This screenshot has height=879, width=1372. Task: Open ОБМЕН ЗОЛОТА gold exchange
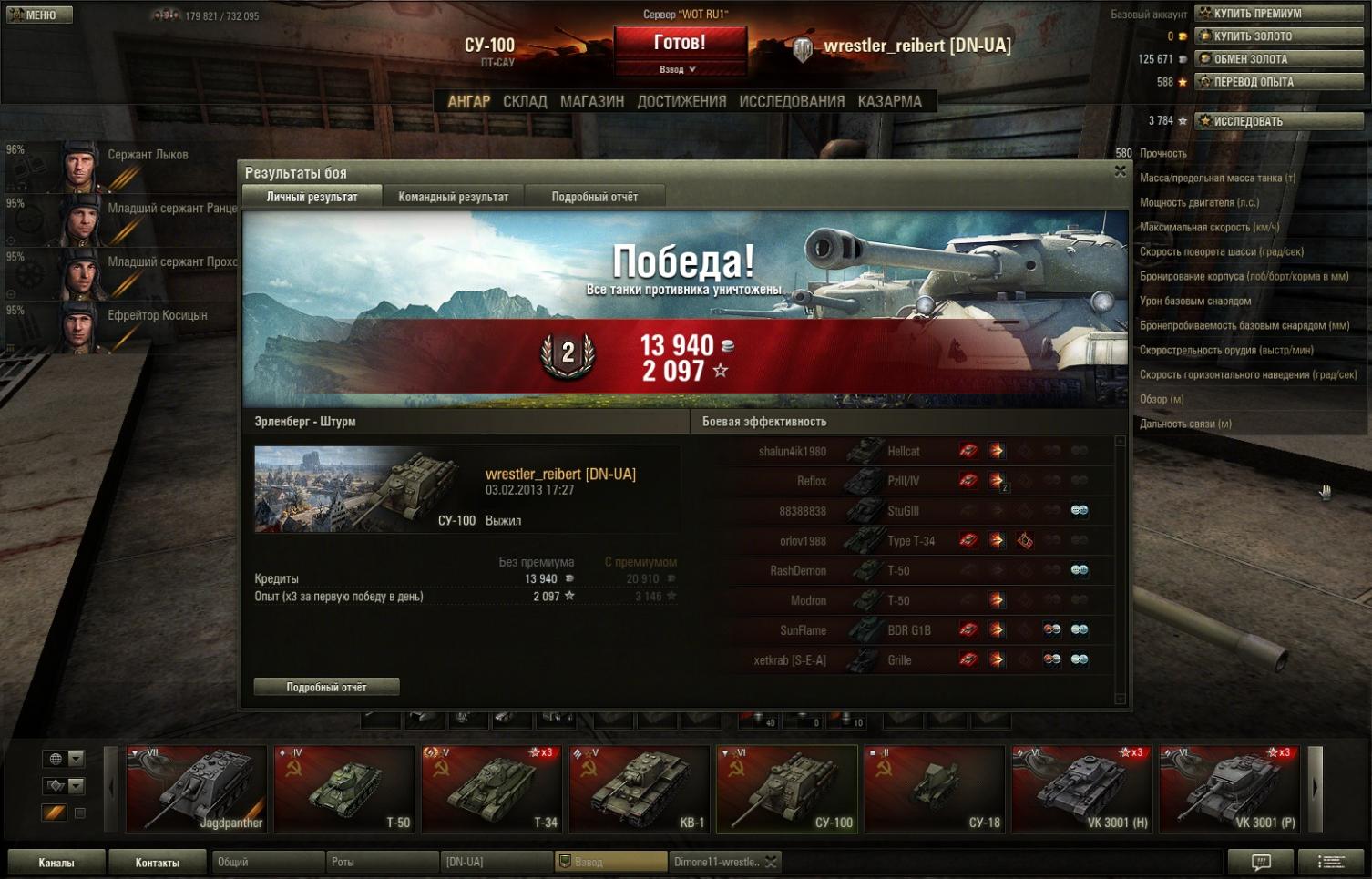1279,59
